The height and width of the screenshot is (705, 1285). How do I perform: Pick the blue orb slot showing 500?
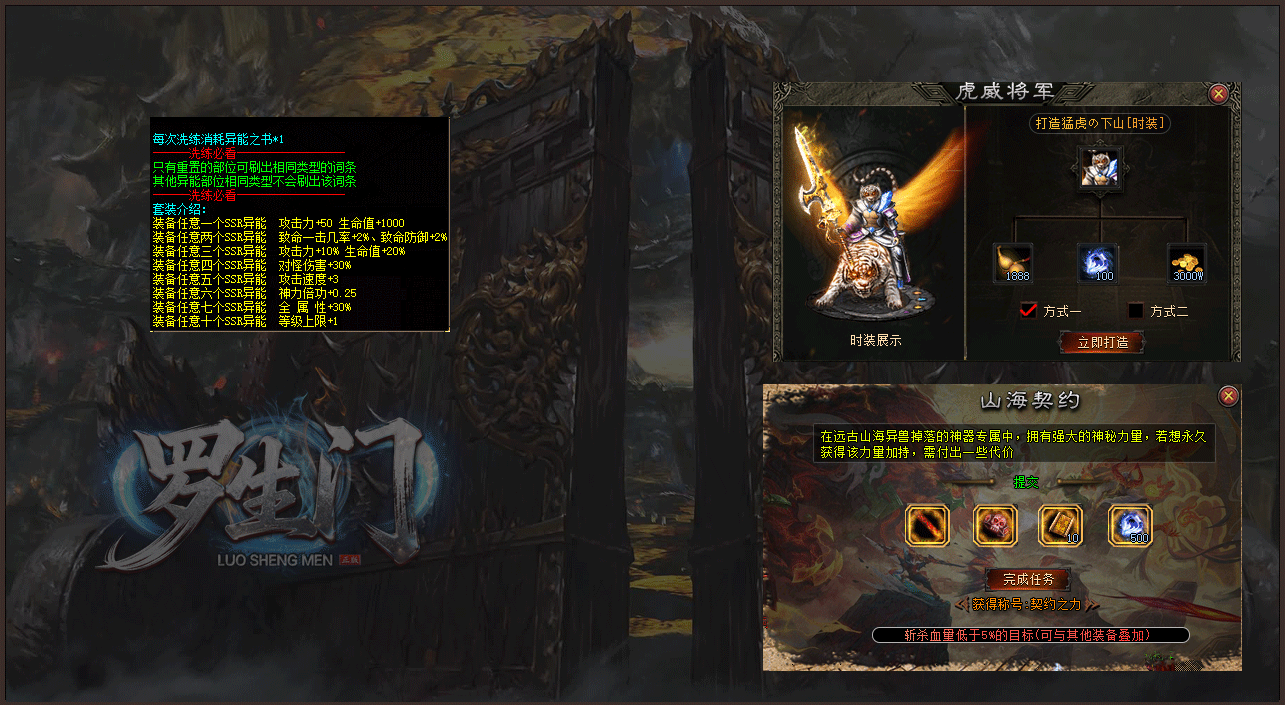click(x=1130, y=525)
